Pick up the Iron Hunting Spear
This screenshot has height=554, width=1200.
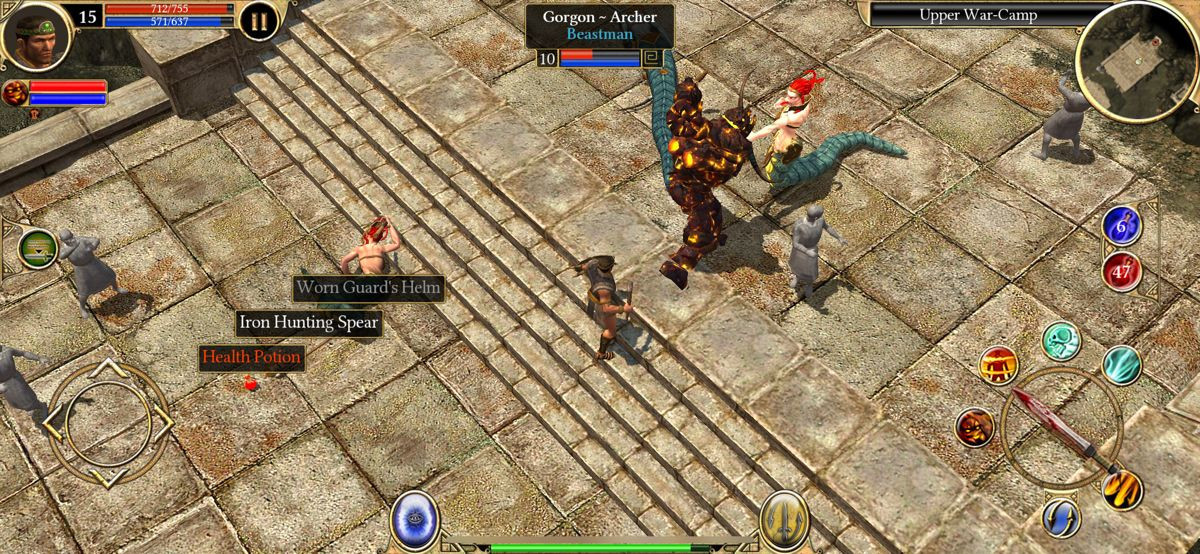(308, 322)
